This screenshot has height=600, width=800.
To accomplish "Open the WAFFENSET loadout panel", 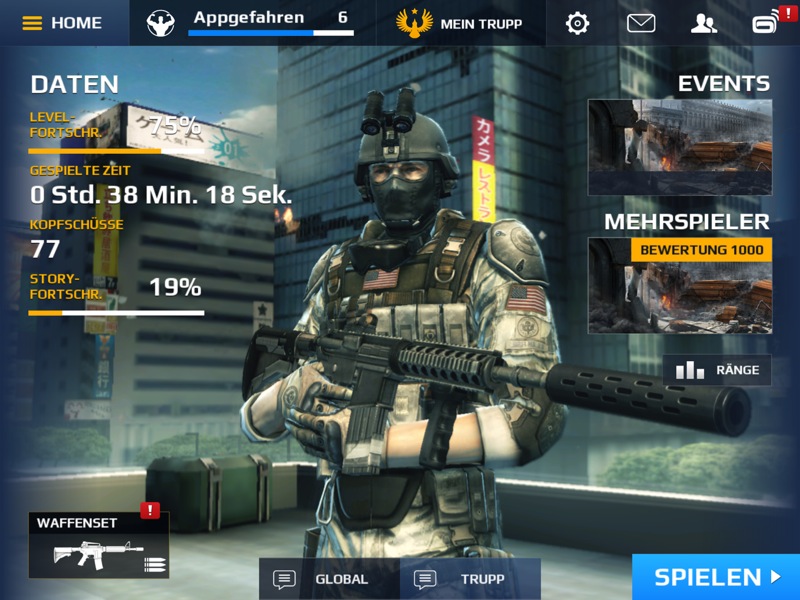I will click(98, 545).
